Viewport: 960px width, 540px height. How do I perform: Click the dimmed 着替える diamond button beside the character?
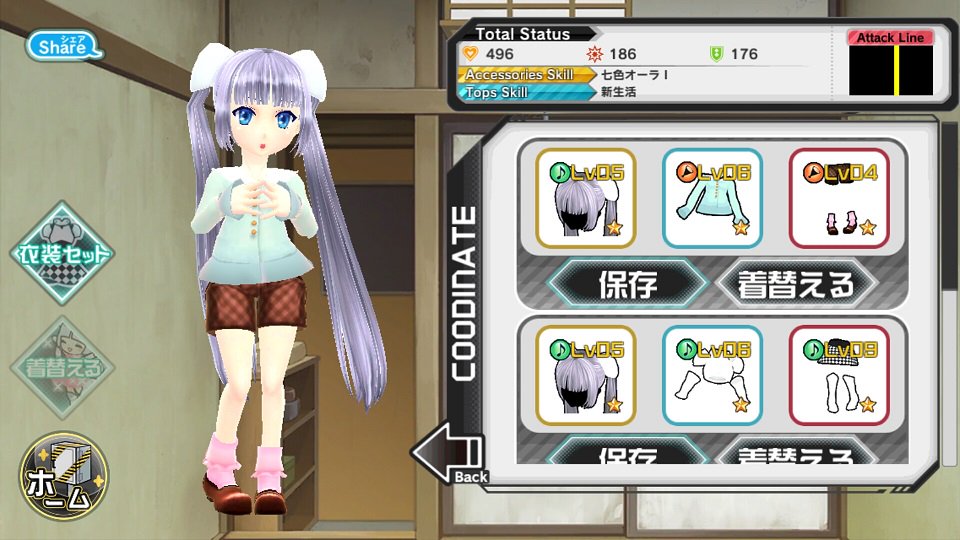point(63,365)
